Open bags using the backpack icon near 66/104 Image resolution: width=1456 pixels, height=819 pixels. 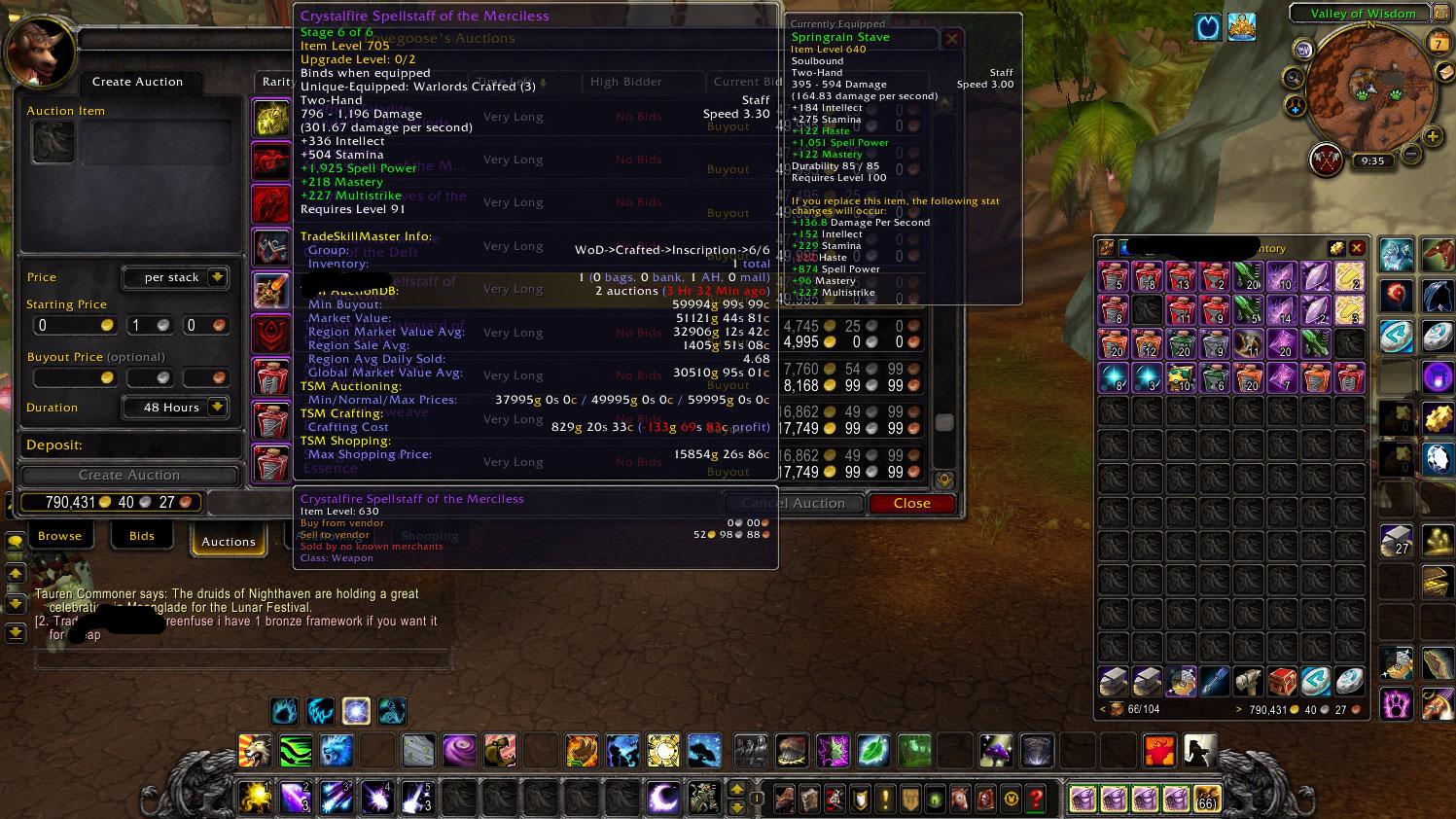(1116, 707)
